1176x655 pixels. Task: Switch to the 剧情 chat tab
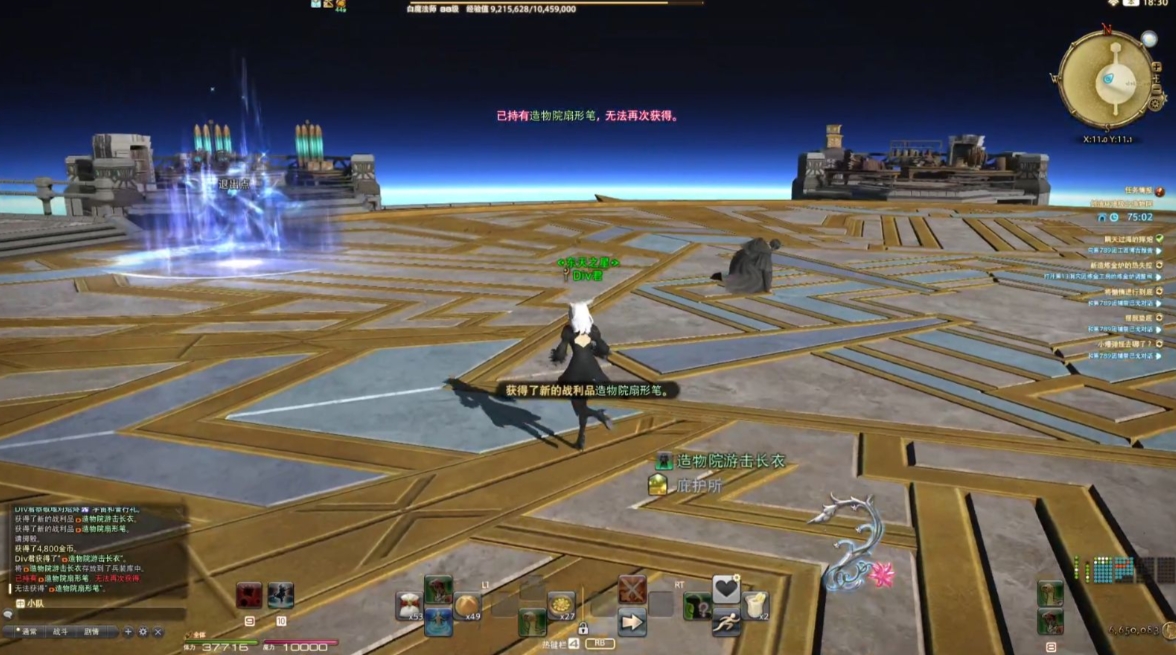[91, 632]
